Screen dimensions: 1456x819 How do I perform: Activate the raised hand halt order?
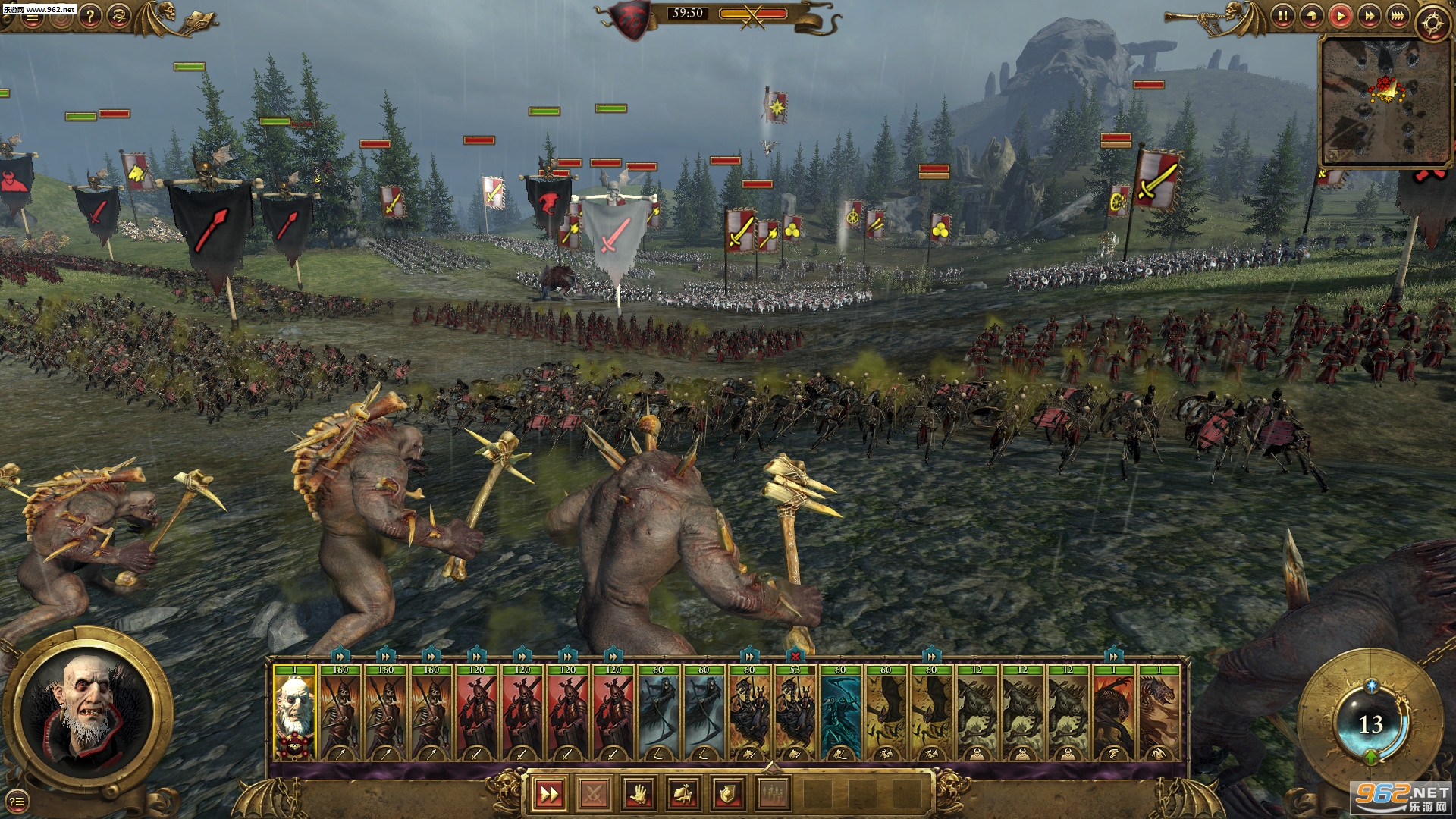(639, 794)
